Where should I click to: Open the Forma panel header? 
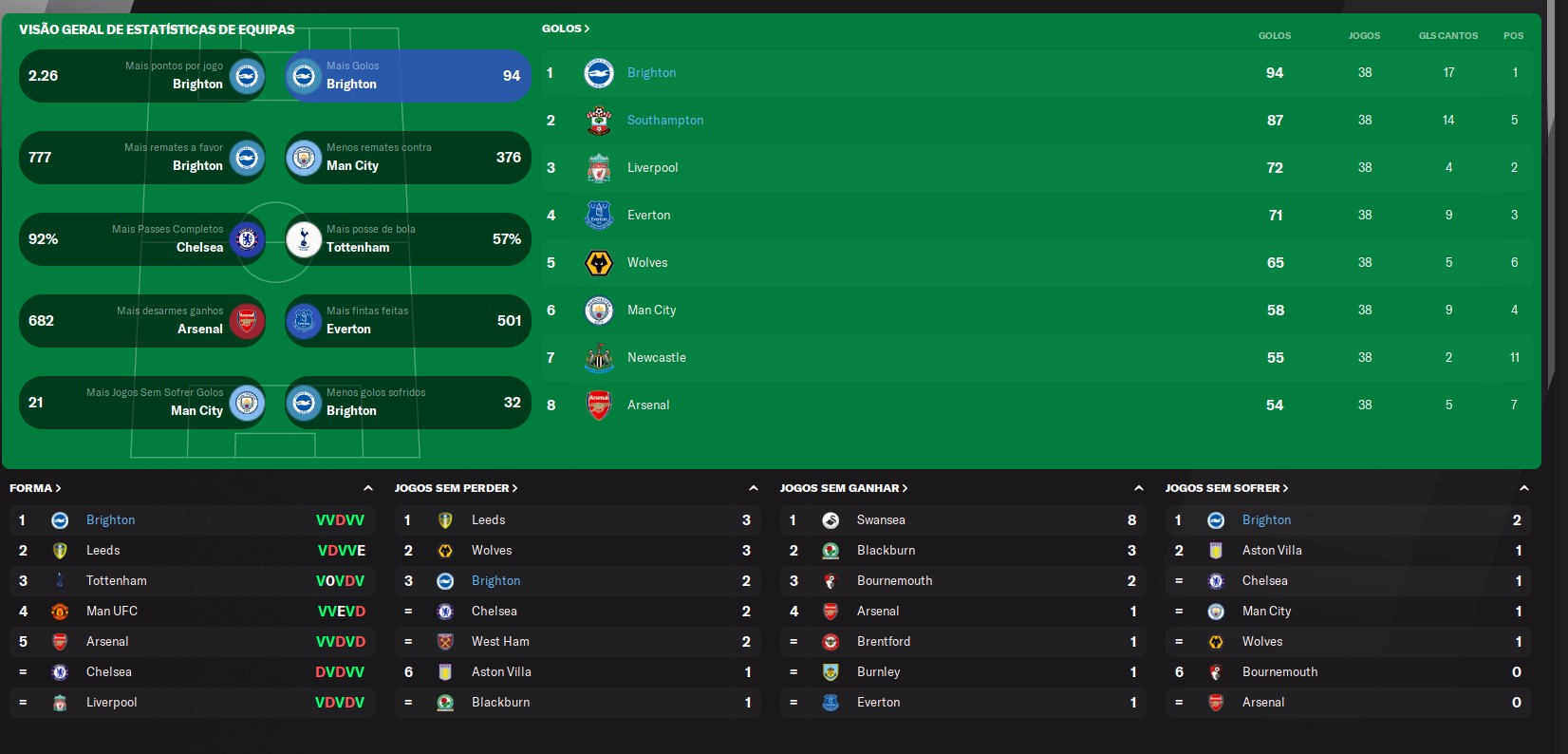[x=35, y=488]
